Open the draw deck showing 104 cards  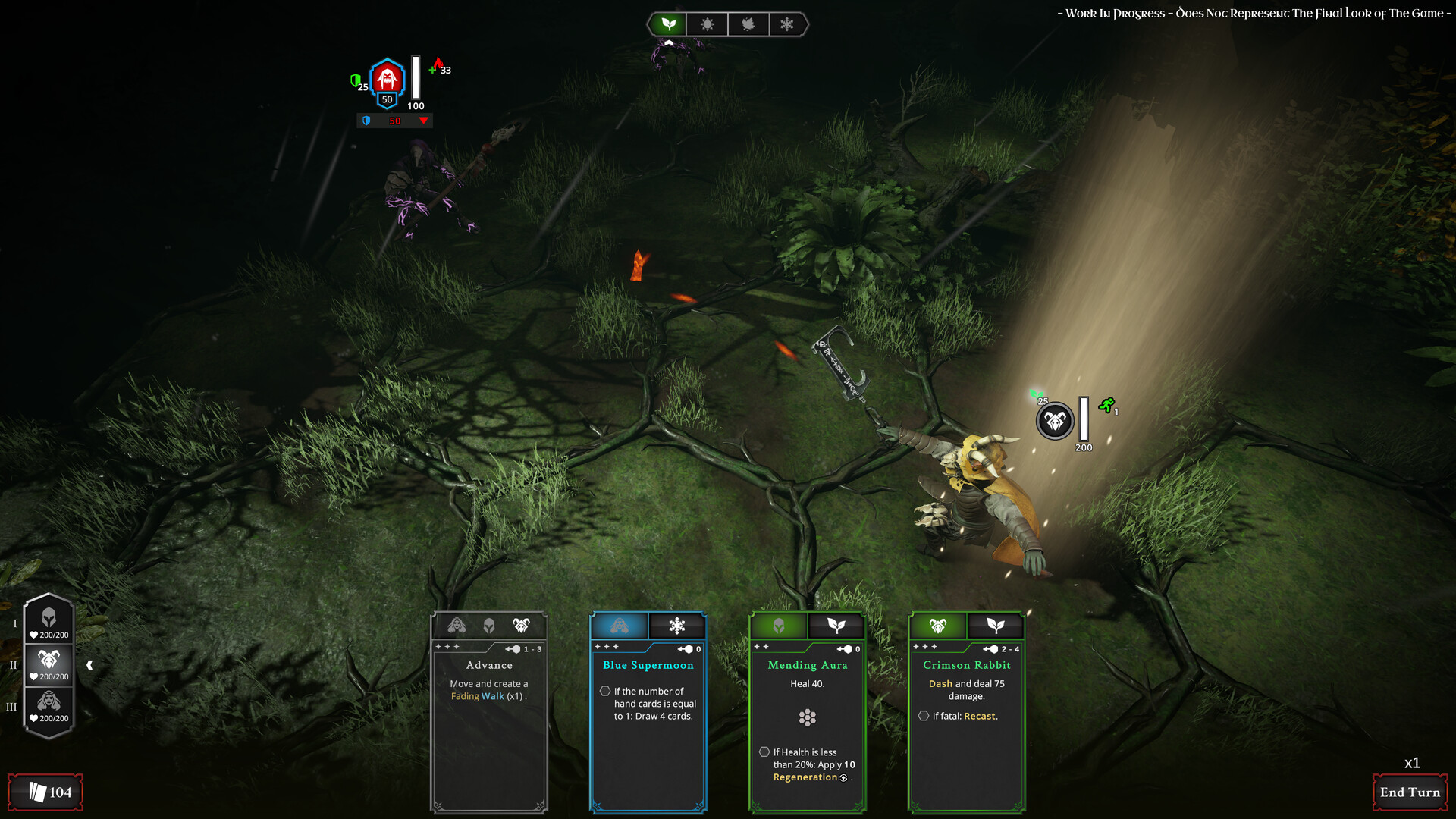[x=46, y=792]
